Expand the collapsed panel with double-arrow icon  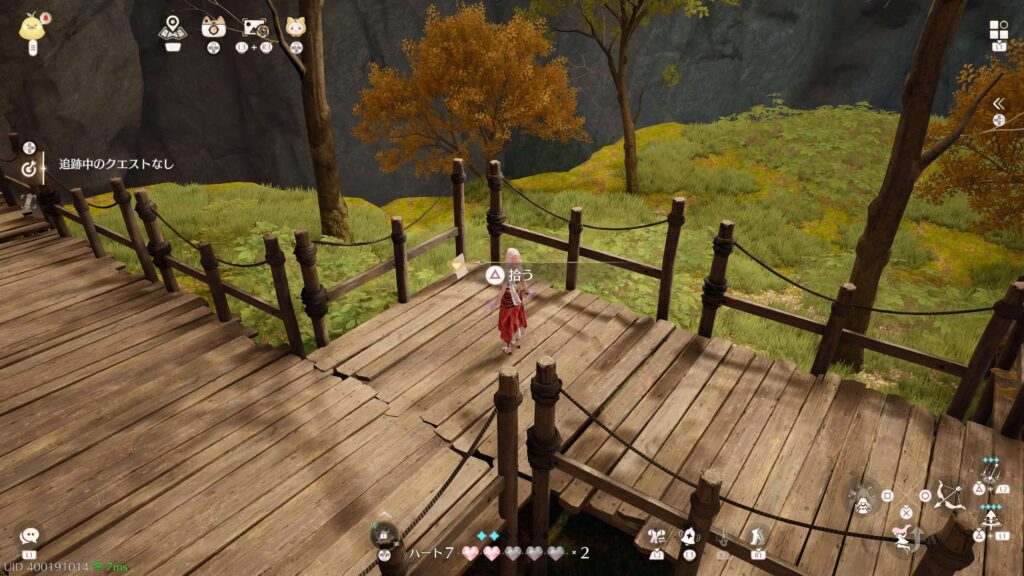click(x=997, y=103)
